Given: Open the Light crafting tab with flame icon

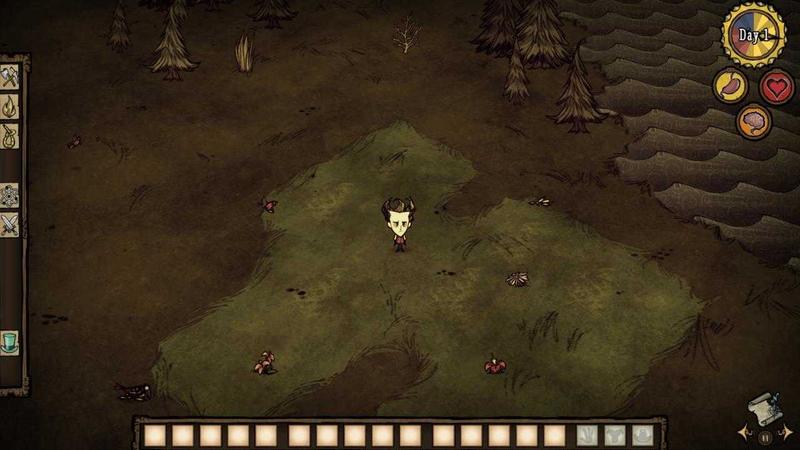Looking at the screenshot, I should point(11,105).
